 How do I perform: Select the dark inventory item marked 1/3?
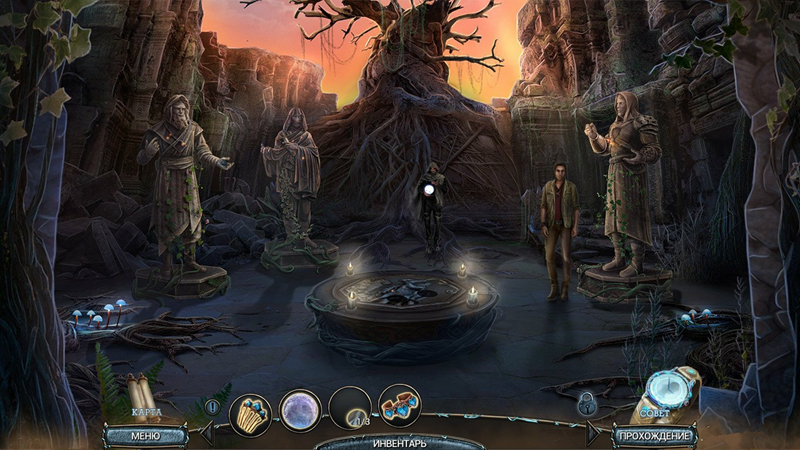(349, 408)
